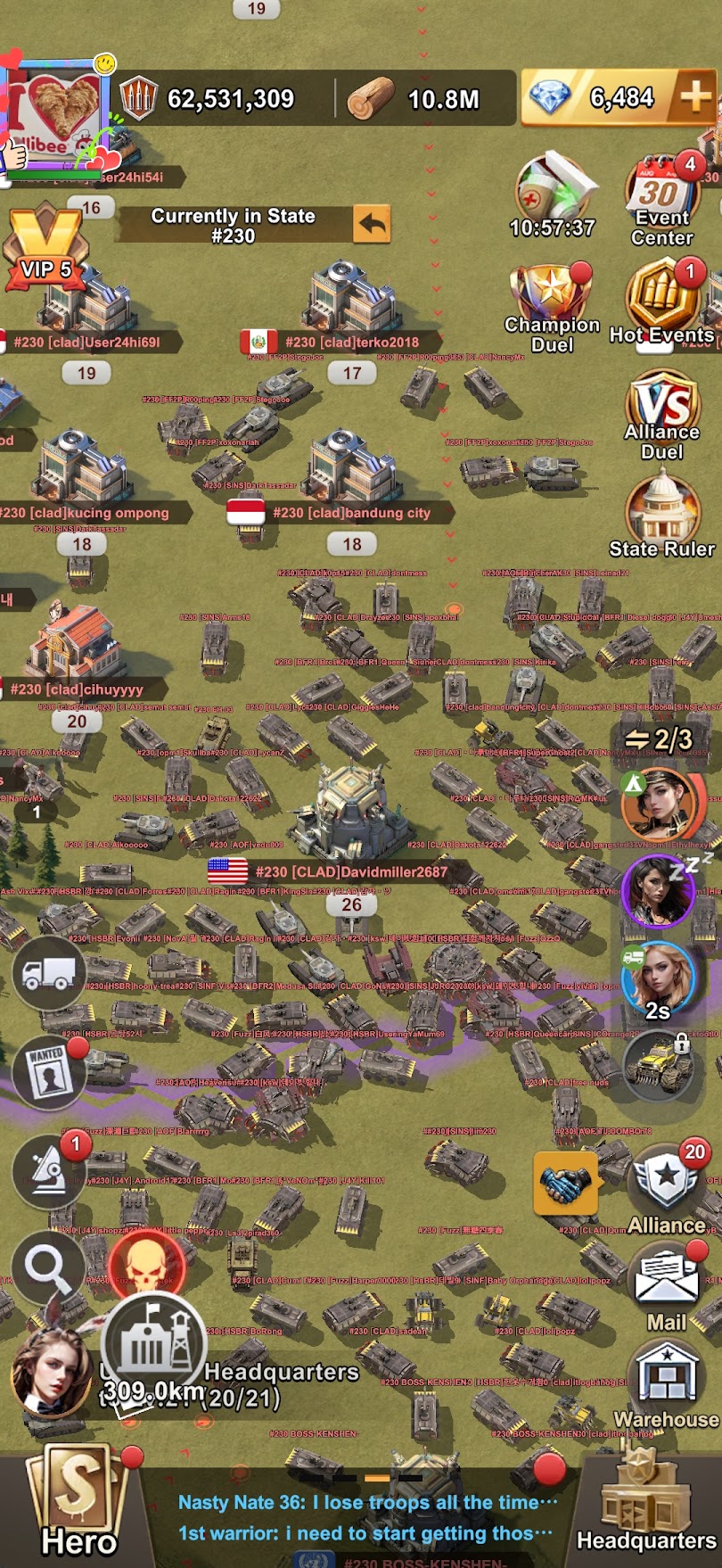Open the chat message bar

(x=365, y=1517)
